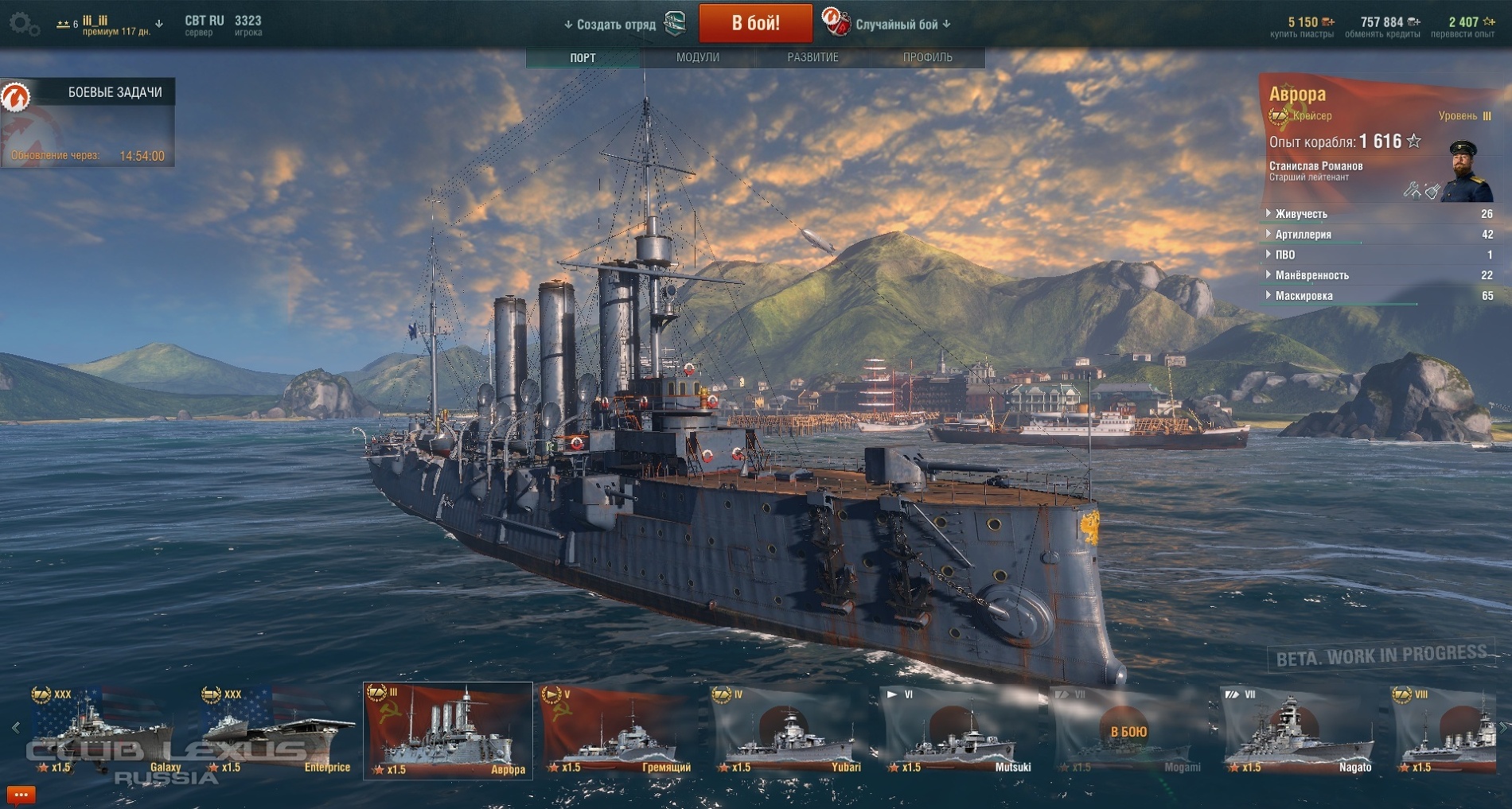
Task: Open the Боевые задачи panel
Action: click(x=88, y=93)
